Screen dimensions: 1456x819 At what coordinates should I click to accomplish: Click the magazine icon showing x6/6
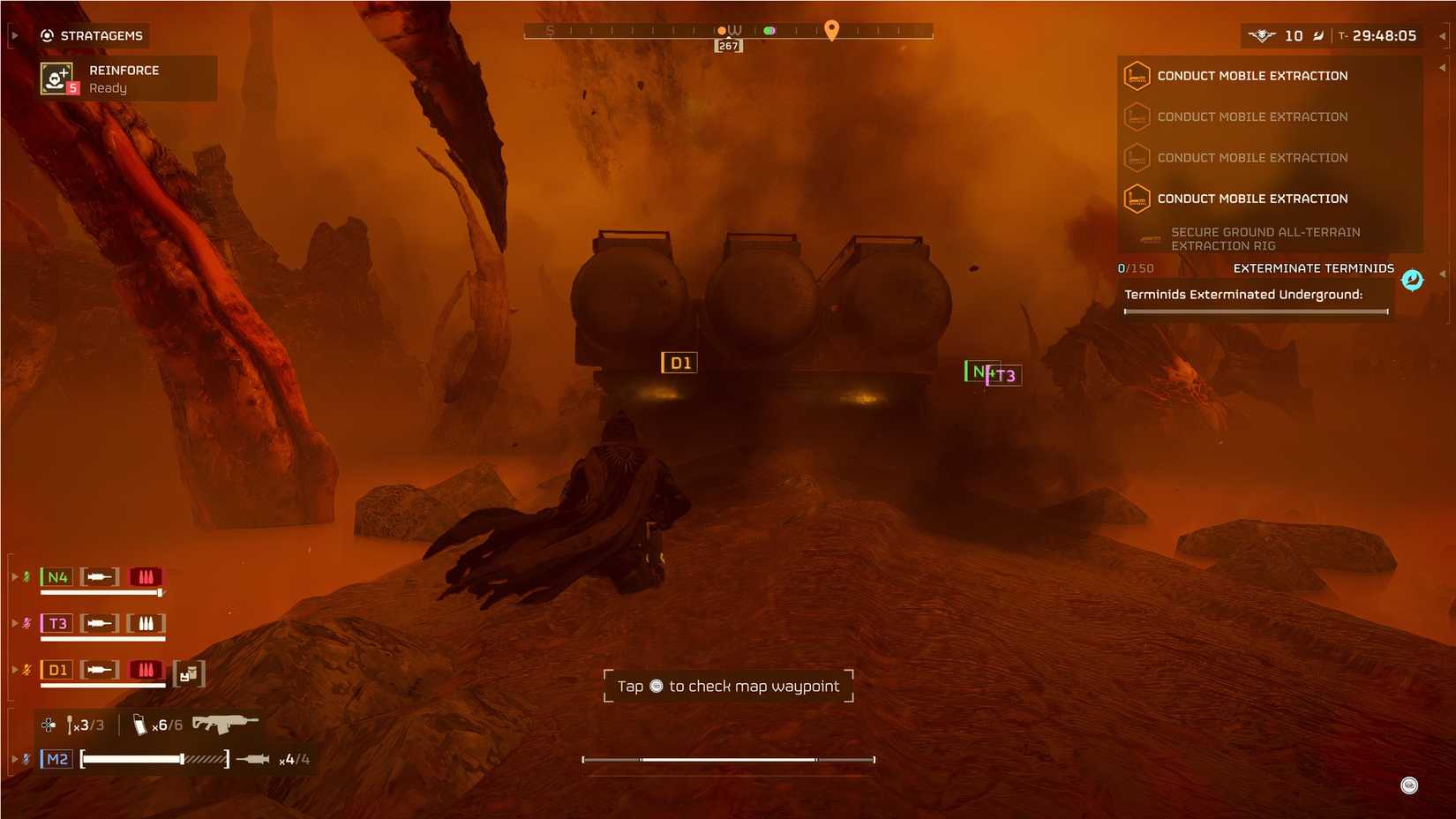click(140, 724)
